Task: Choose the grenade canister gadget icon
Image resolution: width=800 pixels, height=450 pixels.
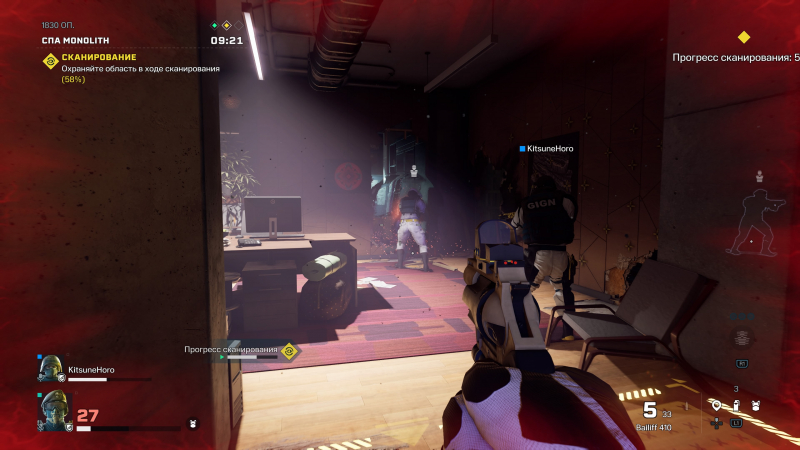Action: click(x=736, y=405)
